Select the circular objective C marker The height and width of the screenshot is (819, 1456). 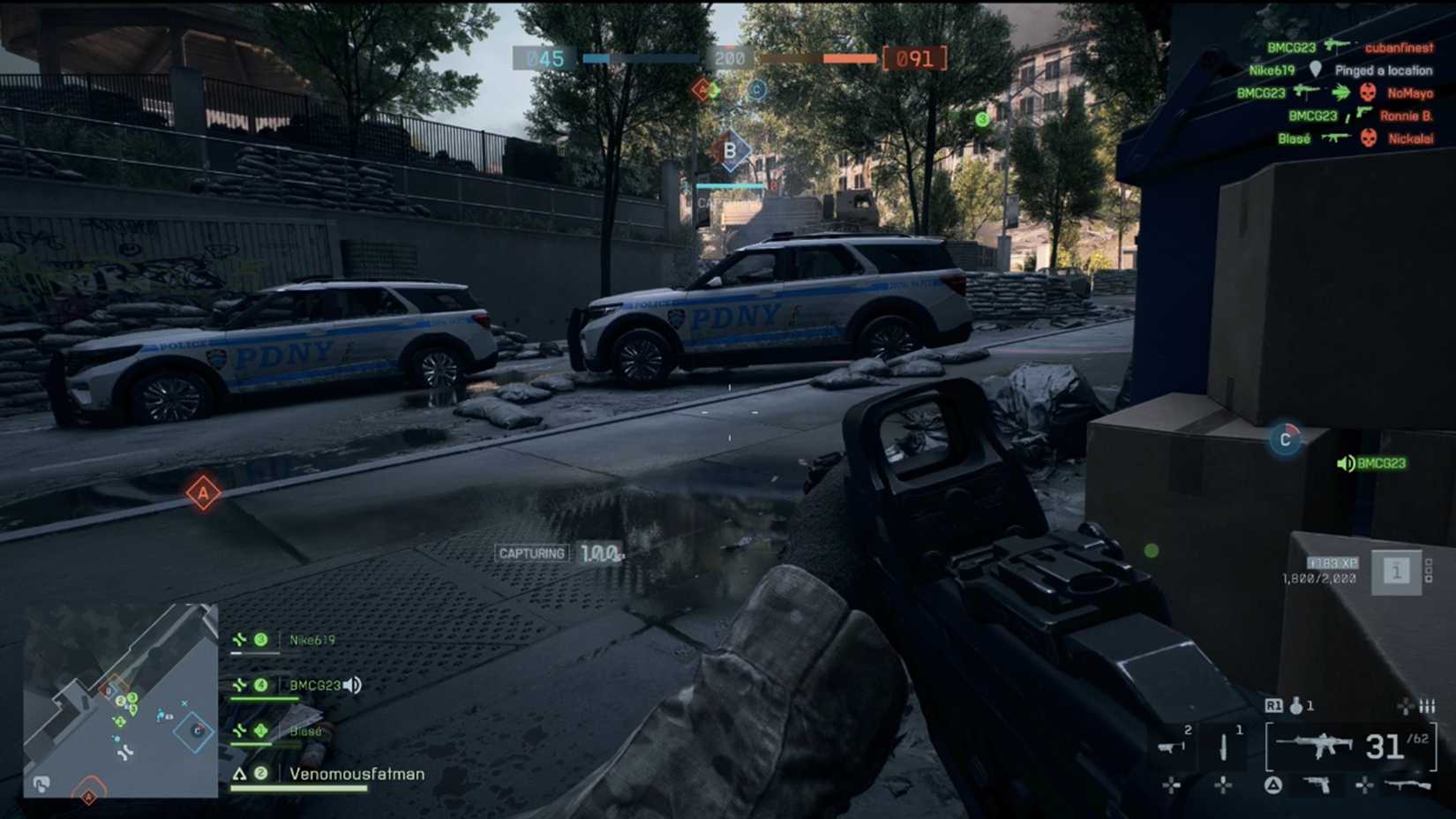[x=1285, y=439]
